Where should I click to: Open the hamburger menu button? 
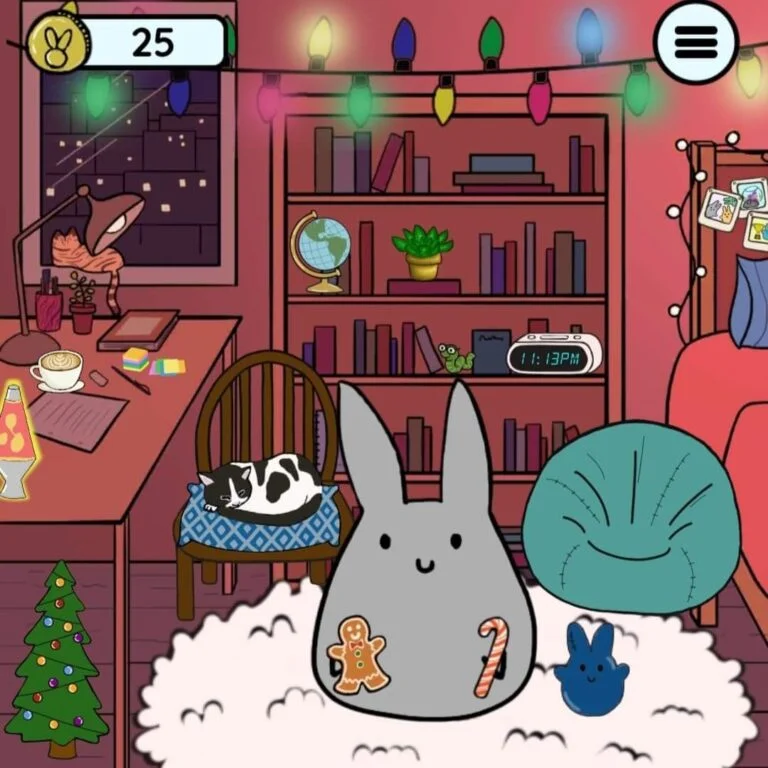coord(696,42)
